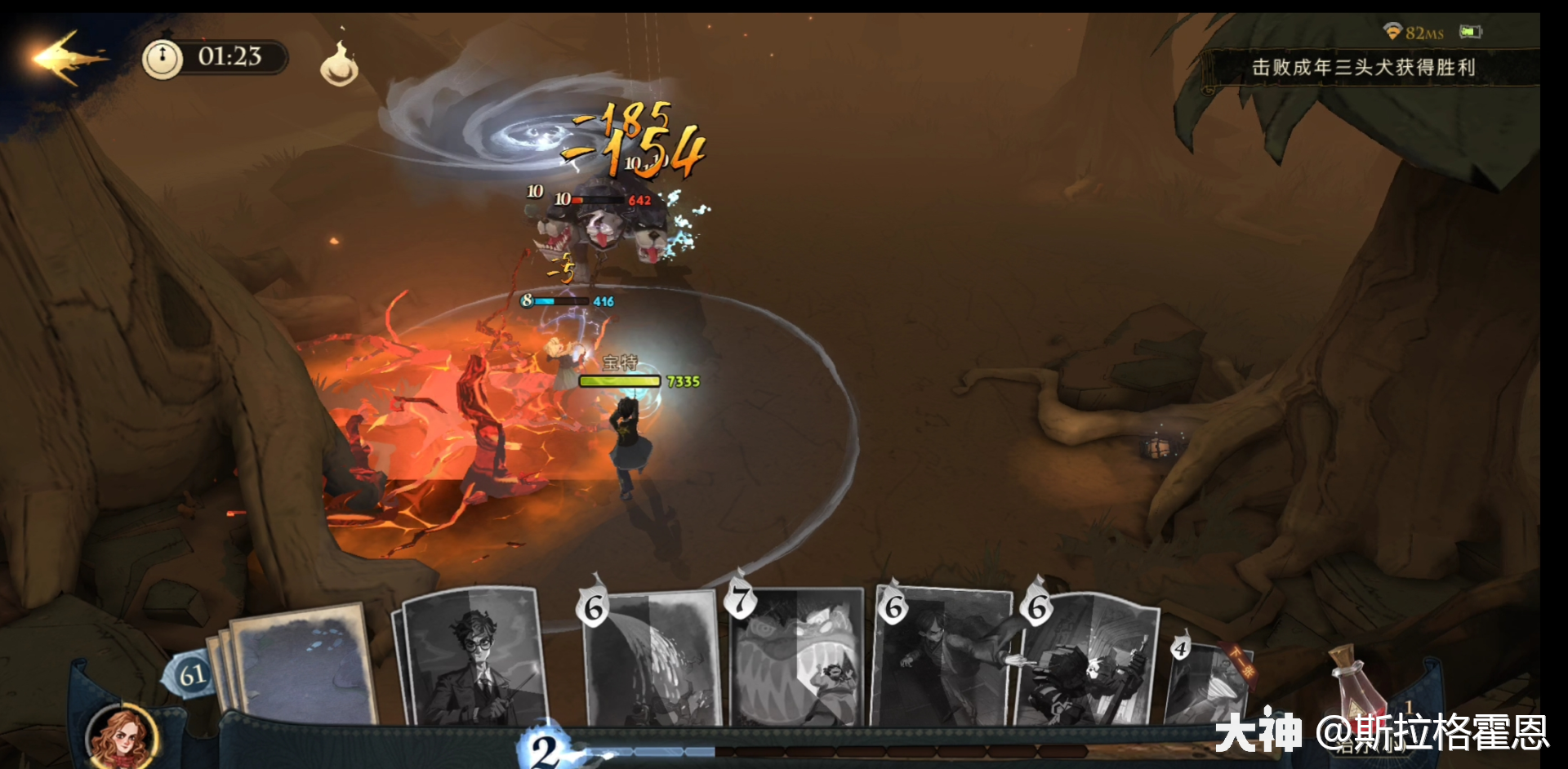
Task: Go back using the golden arrow
Action: (x=67, y=57)
